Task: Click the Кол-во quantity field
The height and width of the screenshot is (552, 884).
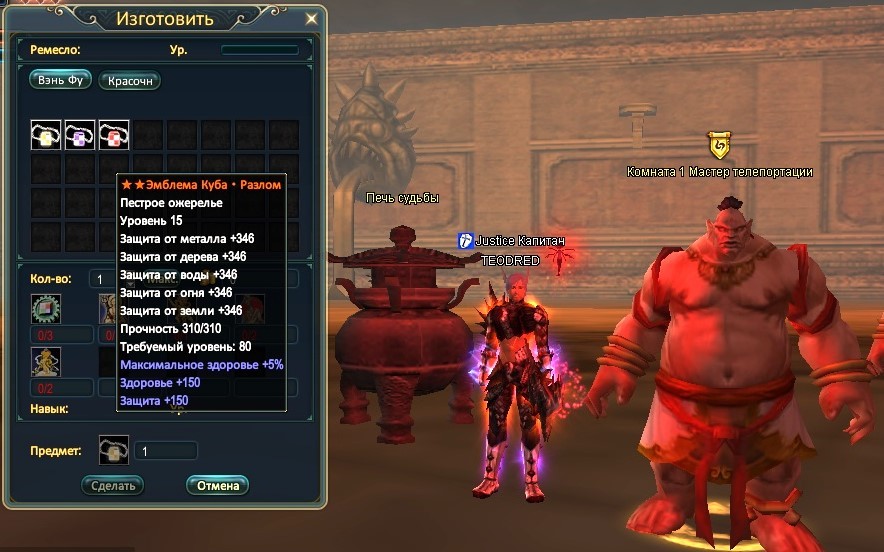Action: [x=101, y=279]
